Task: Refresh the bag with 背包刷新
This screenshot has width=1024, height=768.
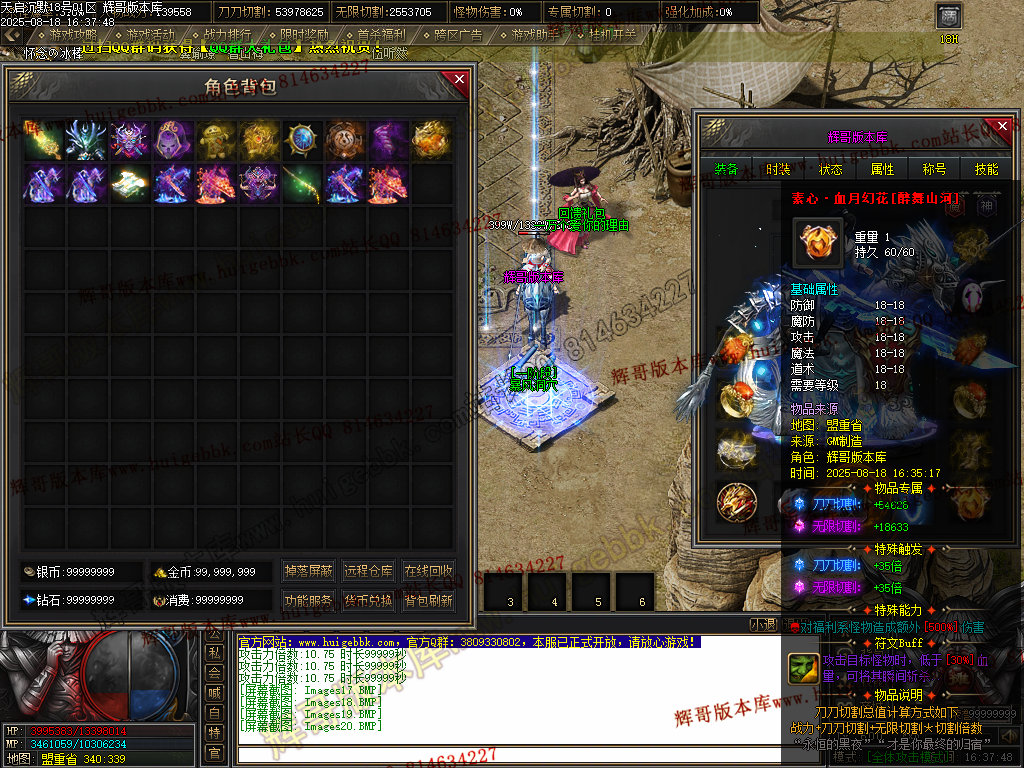Action: [428, 601]
